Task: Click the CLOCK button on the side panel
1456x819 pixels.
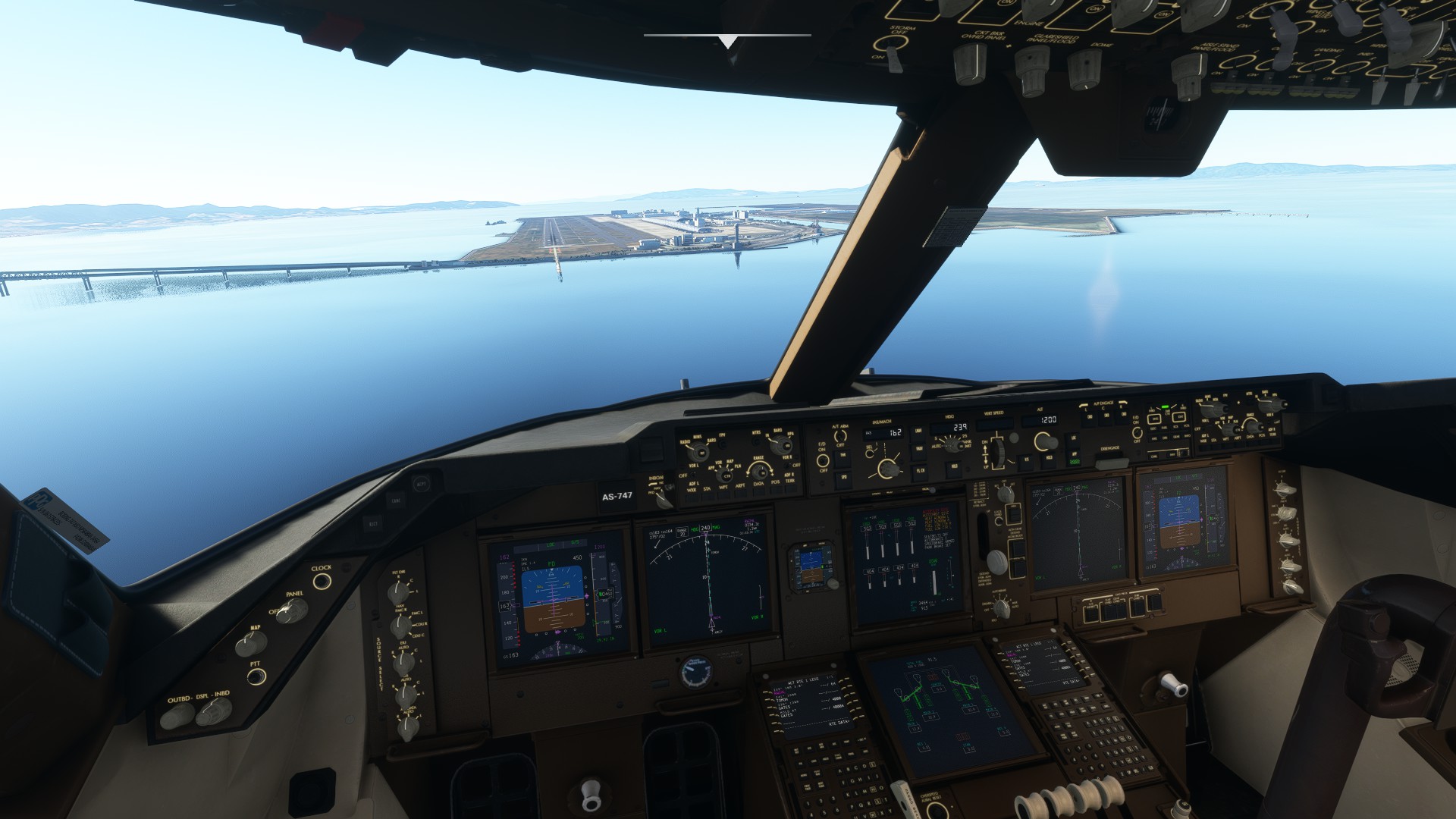Action: (x=322, y=582)
